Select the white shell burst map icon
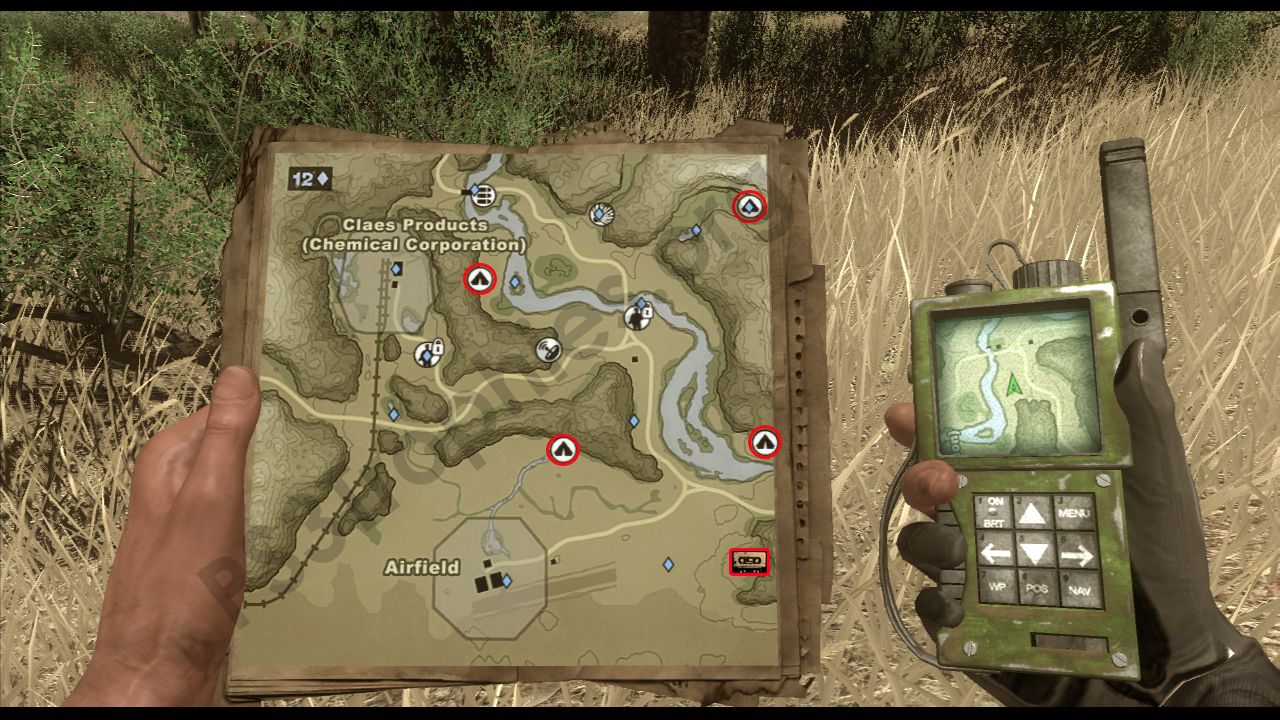This screenshot has width=1280, height=720. pos(600,214)
